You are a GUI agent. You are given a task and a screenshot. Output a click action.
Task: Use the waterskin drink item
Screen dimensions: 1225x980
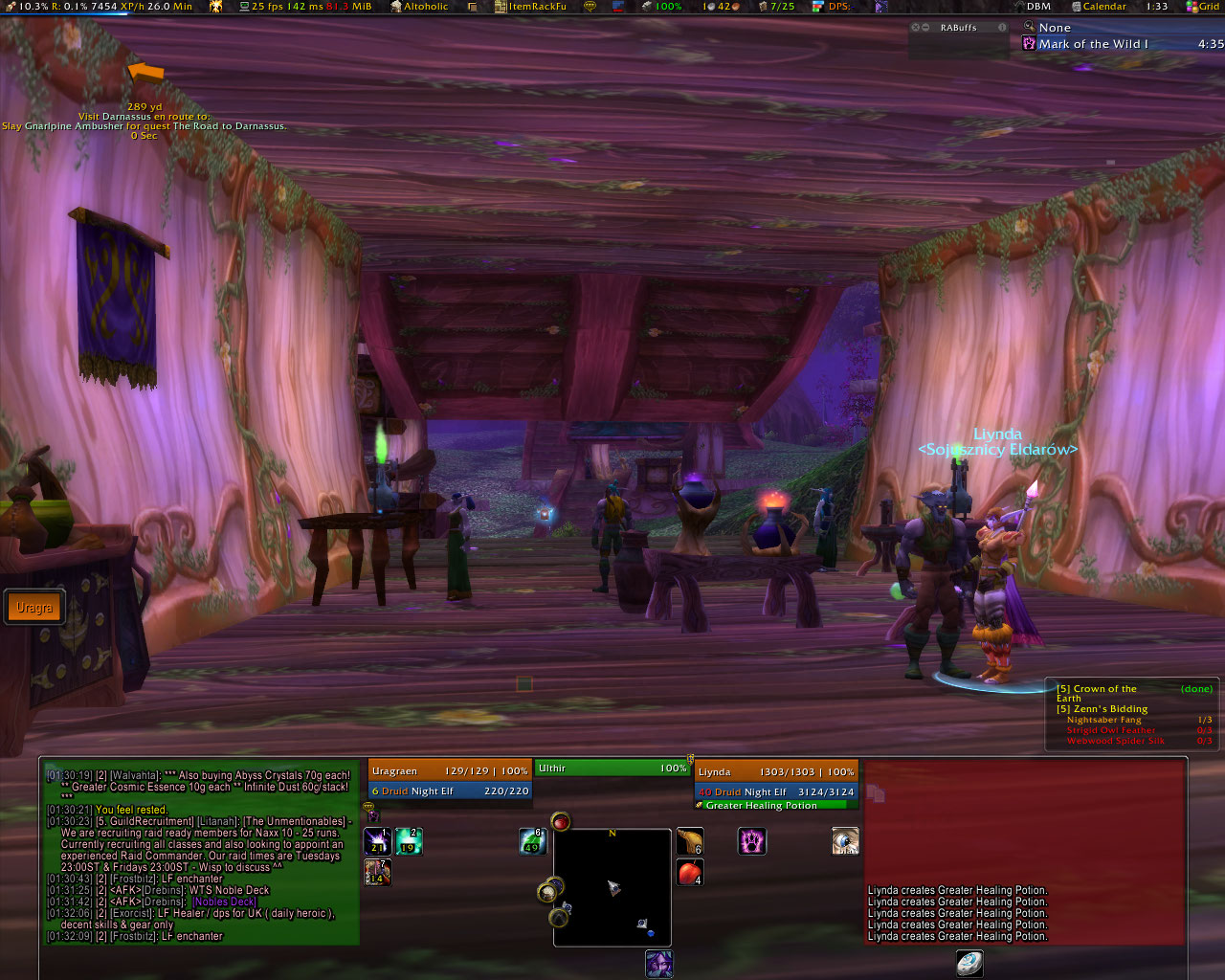[690, 842]
